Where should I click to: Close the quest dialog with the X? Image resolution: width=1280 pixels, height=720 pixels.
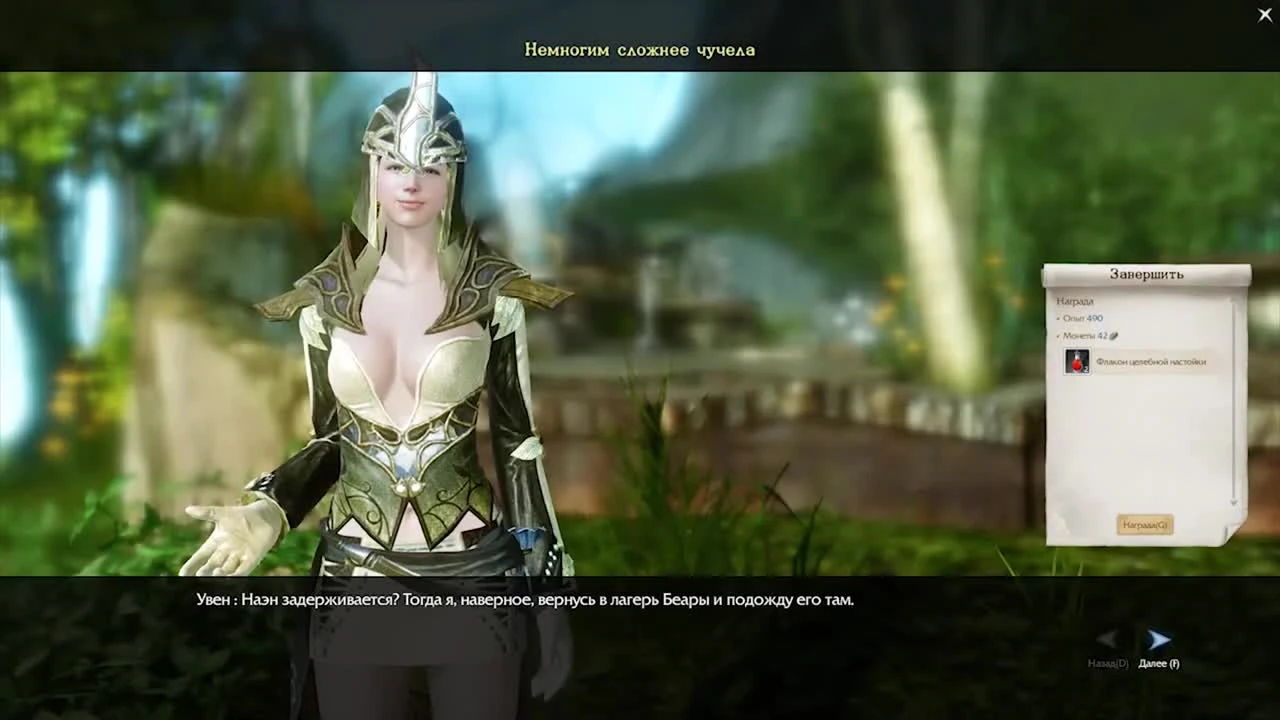(1264, 15)
